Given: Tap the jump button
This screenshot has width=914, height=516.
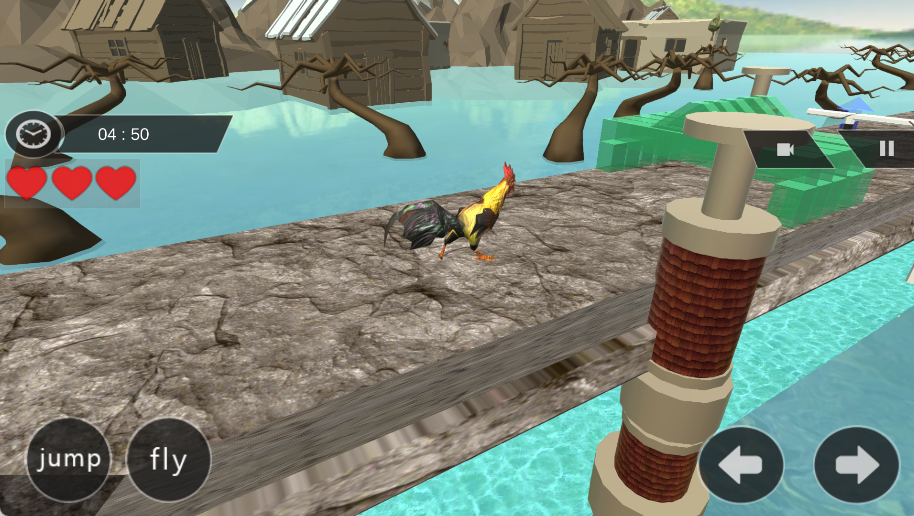Looking at the screenshot, I should click(68, 460).
